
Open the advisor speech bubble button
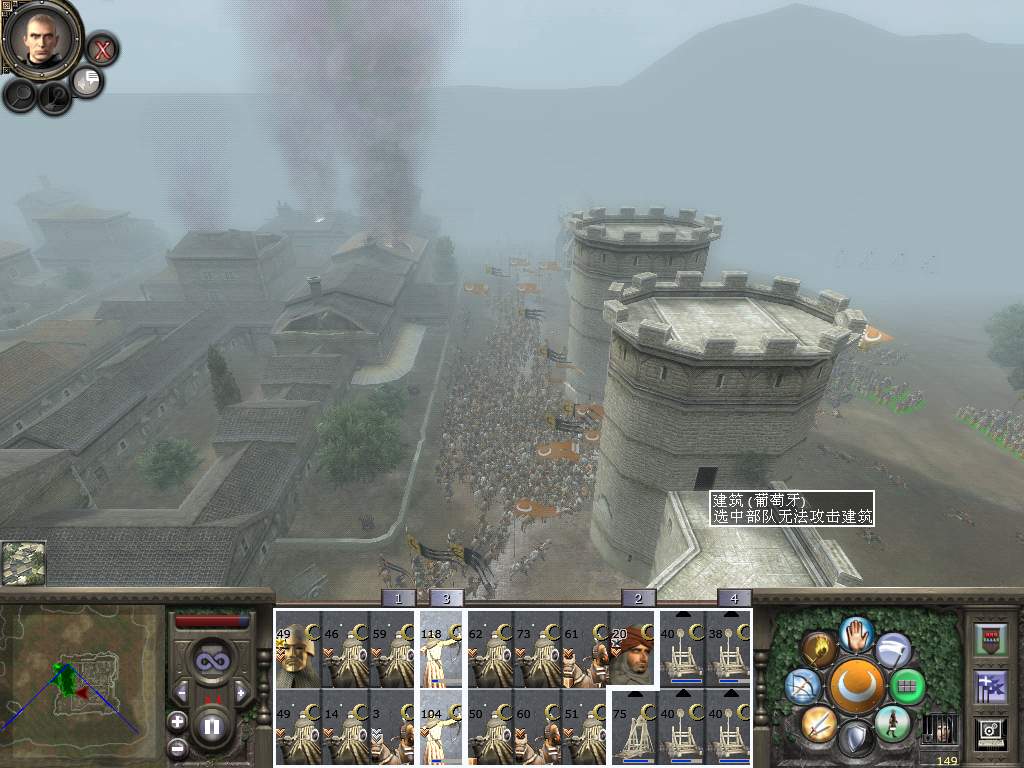click(x=88, y=81)
